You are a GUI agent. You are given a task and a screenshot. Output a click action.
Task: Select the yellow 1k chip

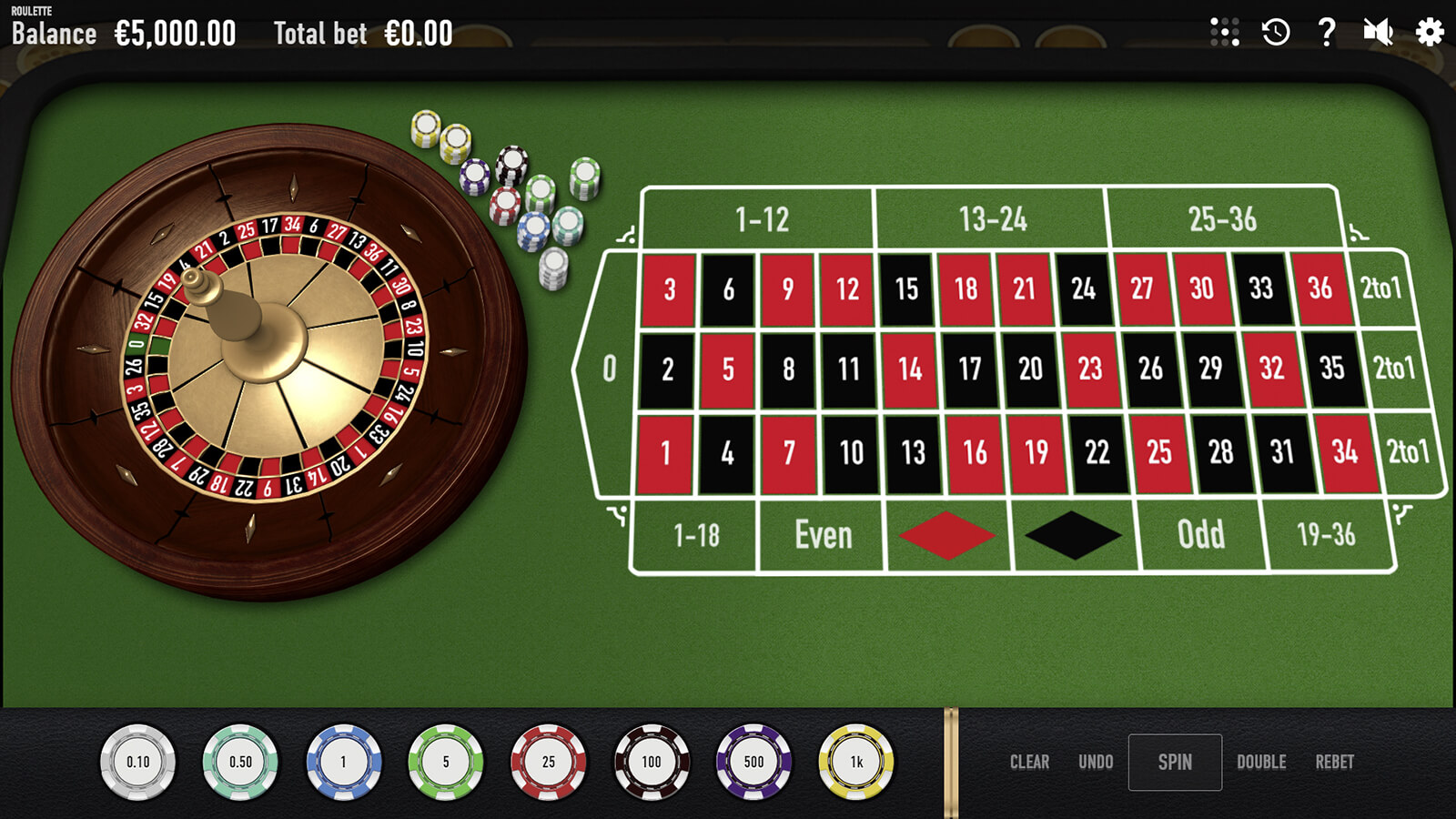click(x=856, y=763)
